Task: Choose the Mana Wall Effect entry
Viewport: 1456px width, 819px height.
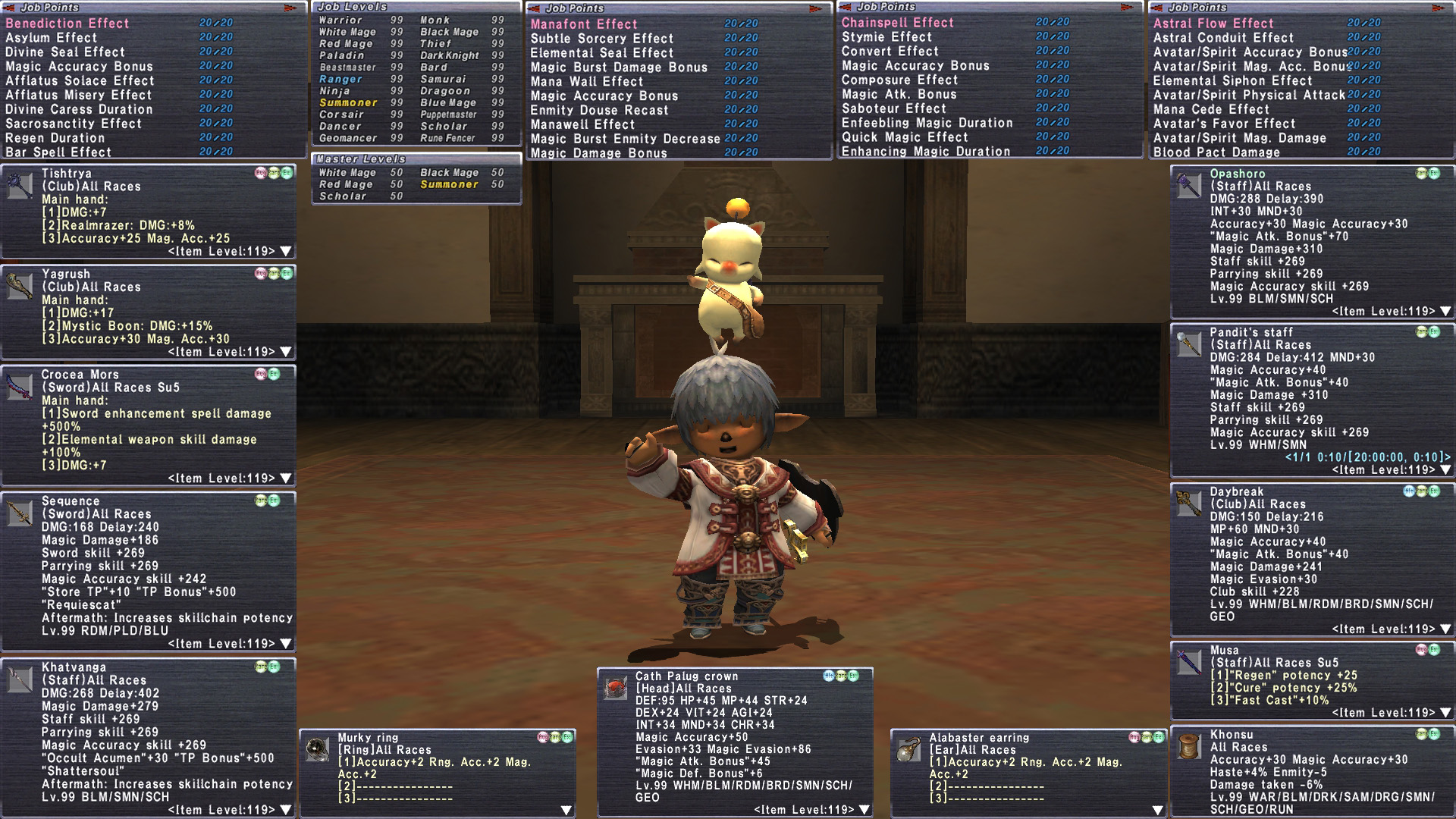Action: 586,81
